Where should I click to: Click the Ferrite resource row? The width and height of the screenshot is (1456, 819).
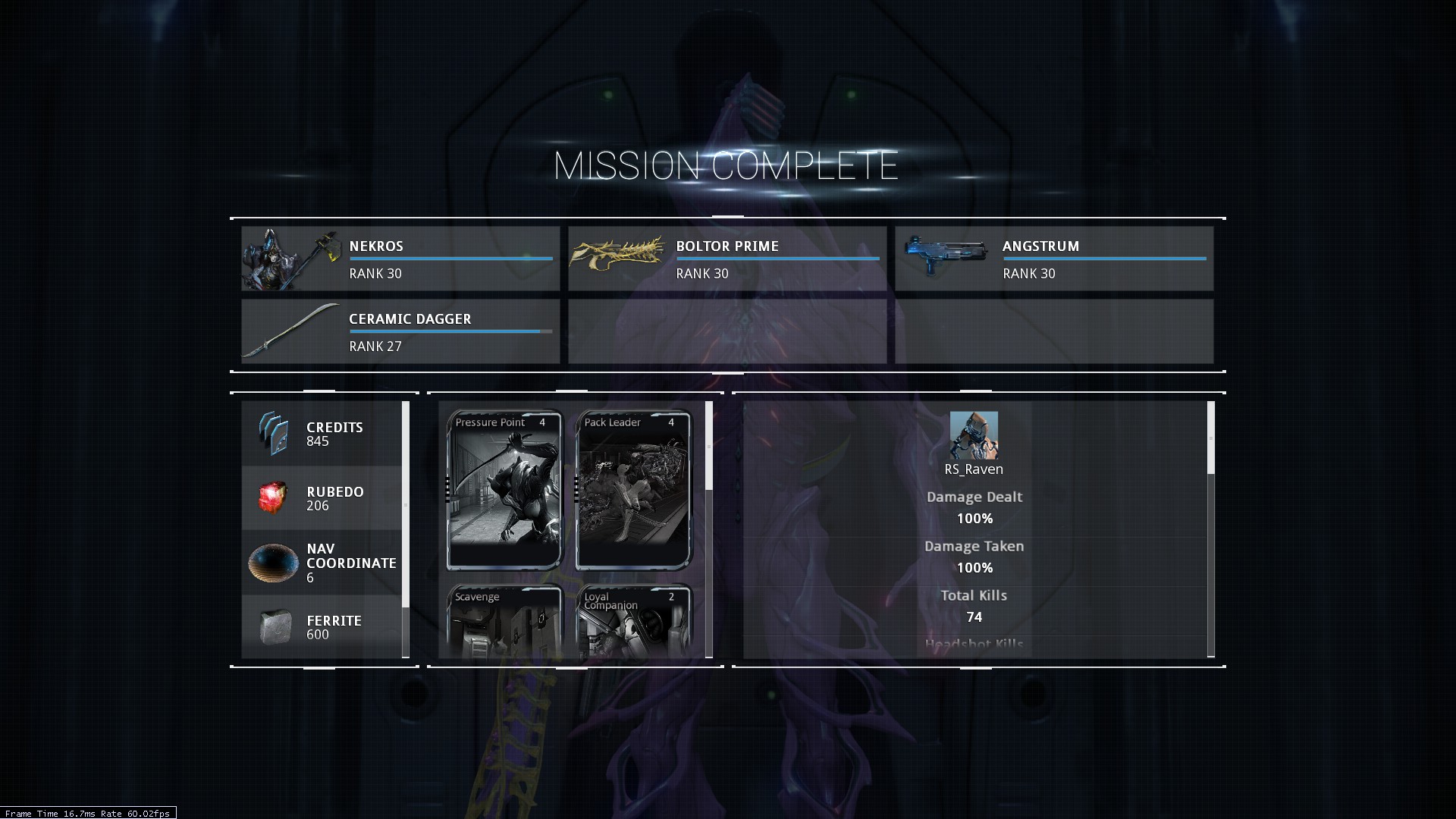click(x=322, y=627)
